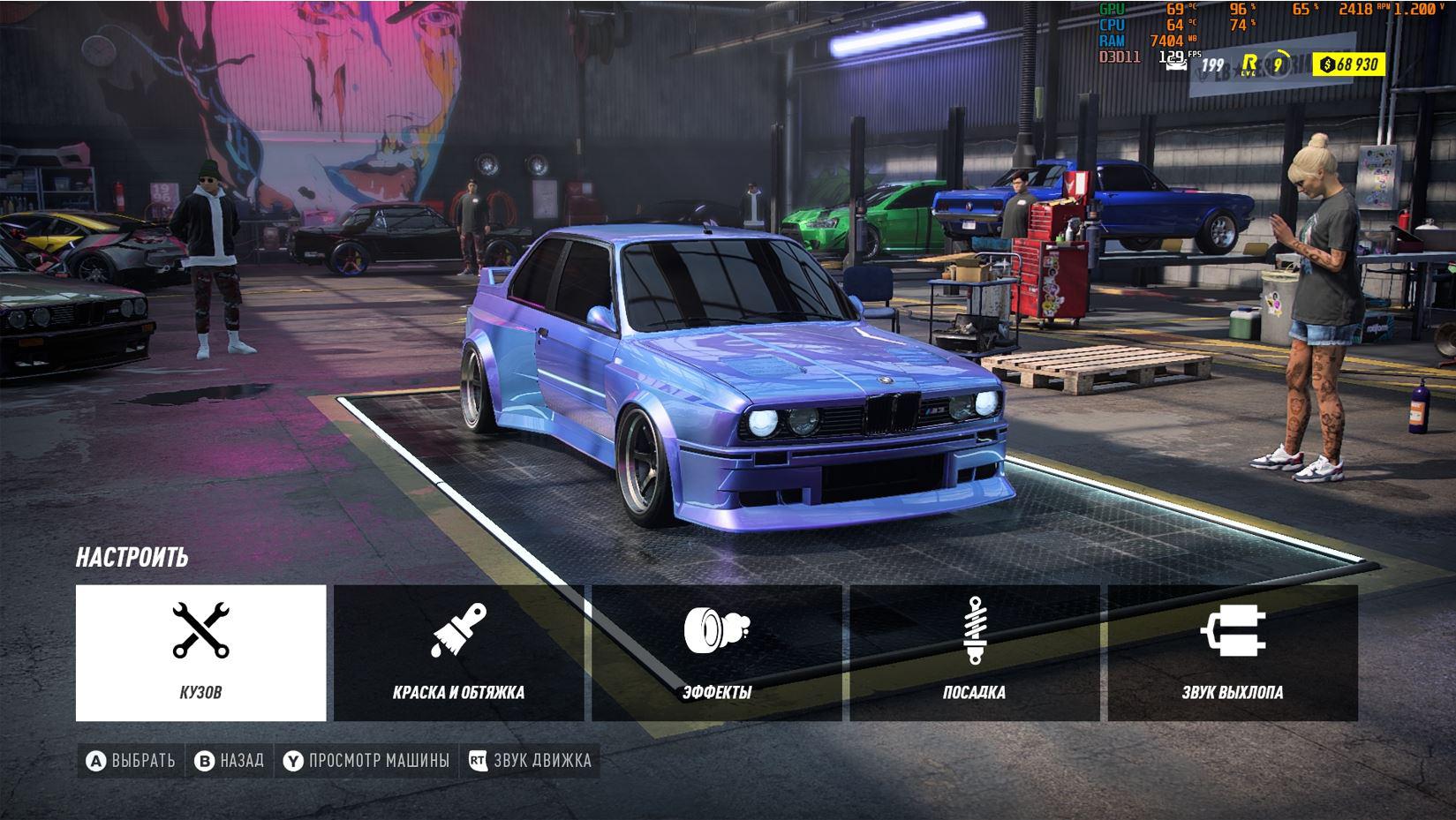
Task: Choose the Эффекты customization tile
Action: click(716, 652)
